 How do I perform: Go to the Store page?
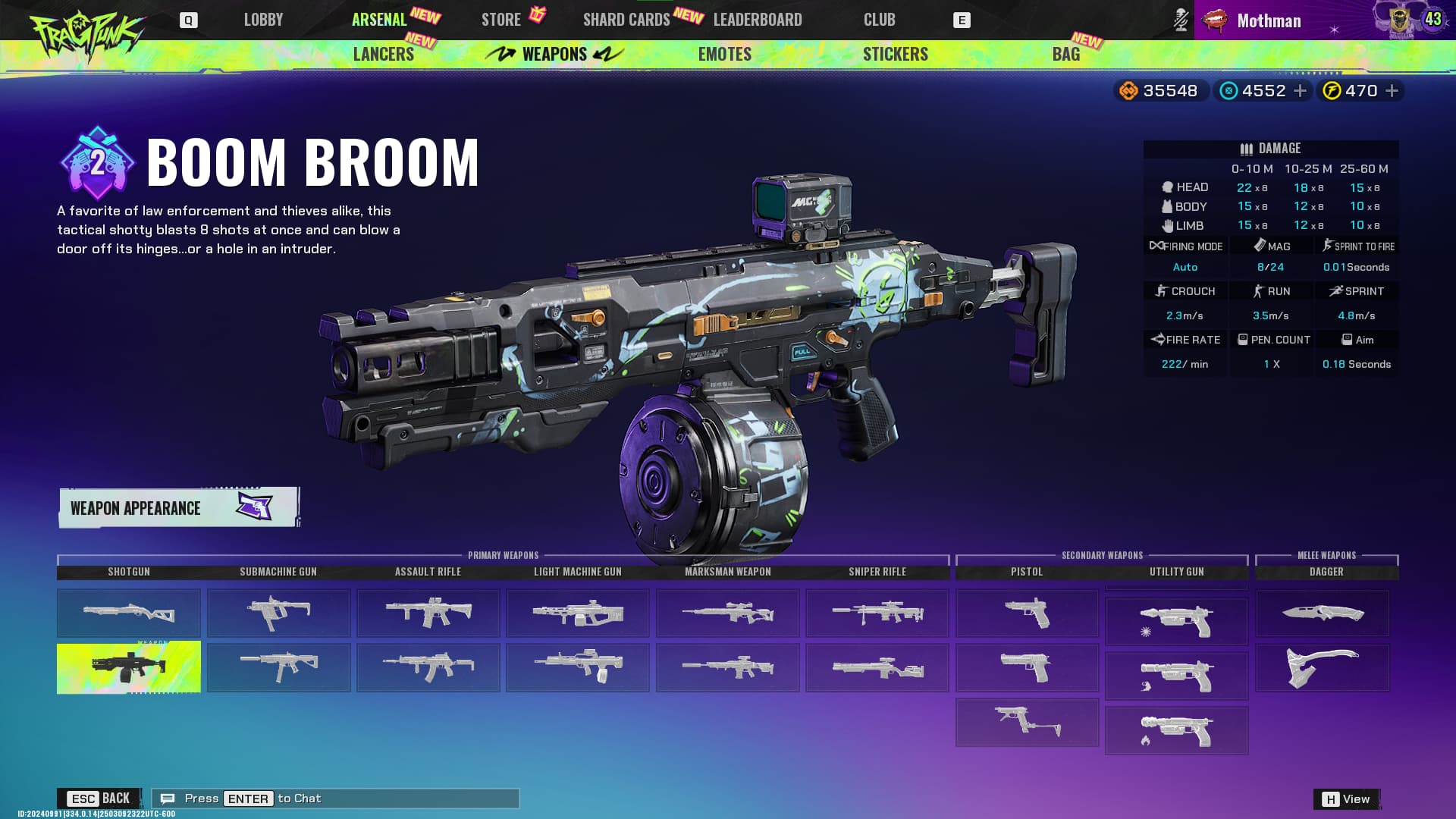click(x=501, y=20)
